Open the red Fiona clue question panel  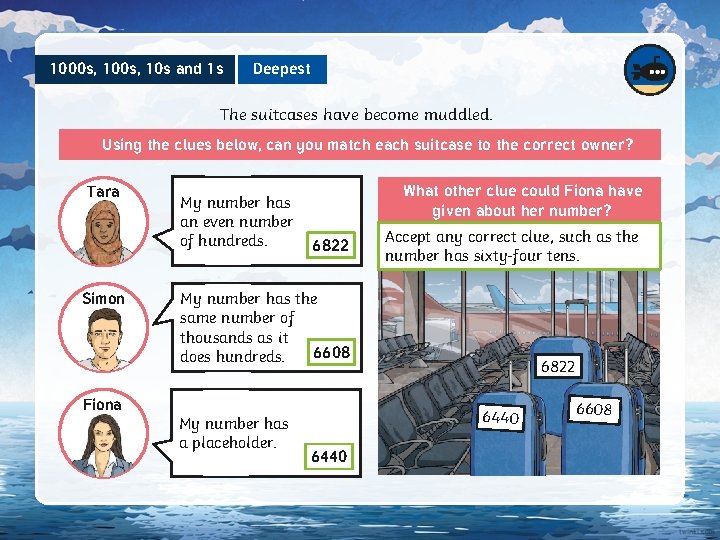(x=521, y=200)
